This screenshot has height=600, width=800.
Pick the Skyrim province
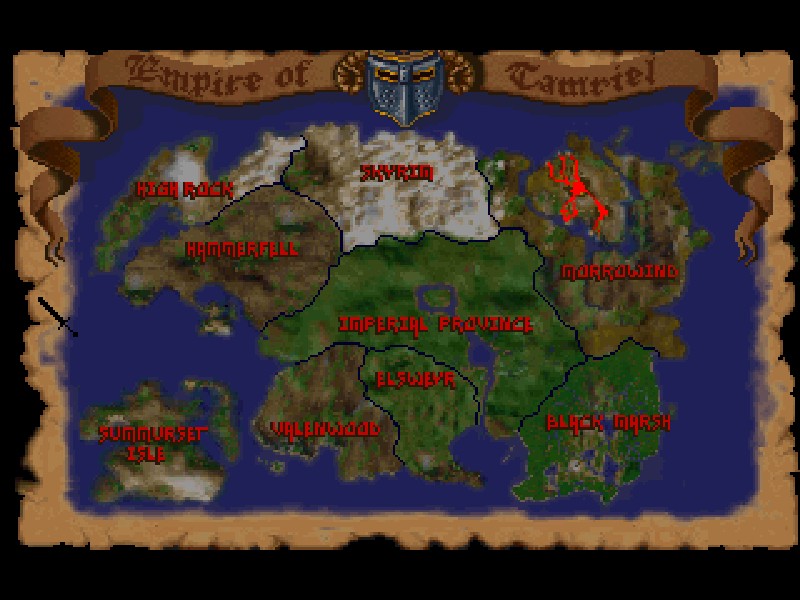click(x=398, y=173)
